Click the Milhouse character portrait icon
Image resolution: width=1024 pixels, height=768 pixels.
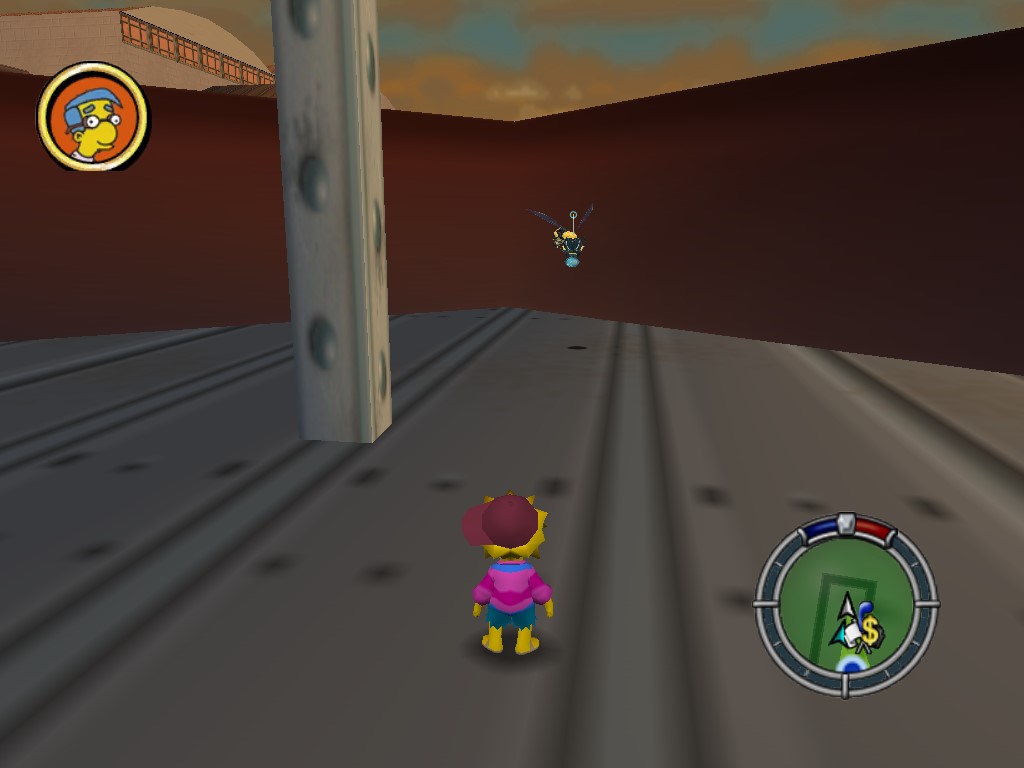(x=92, y=117)
